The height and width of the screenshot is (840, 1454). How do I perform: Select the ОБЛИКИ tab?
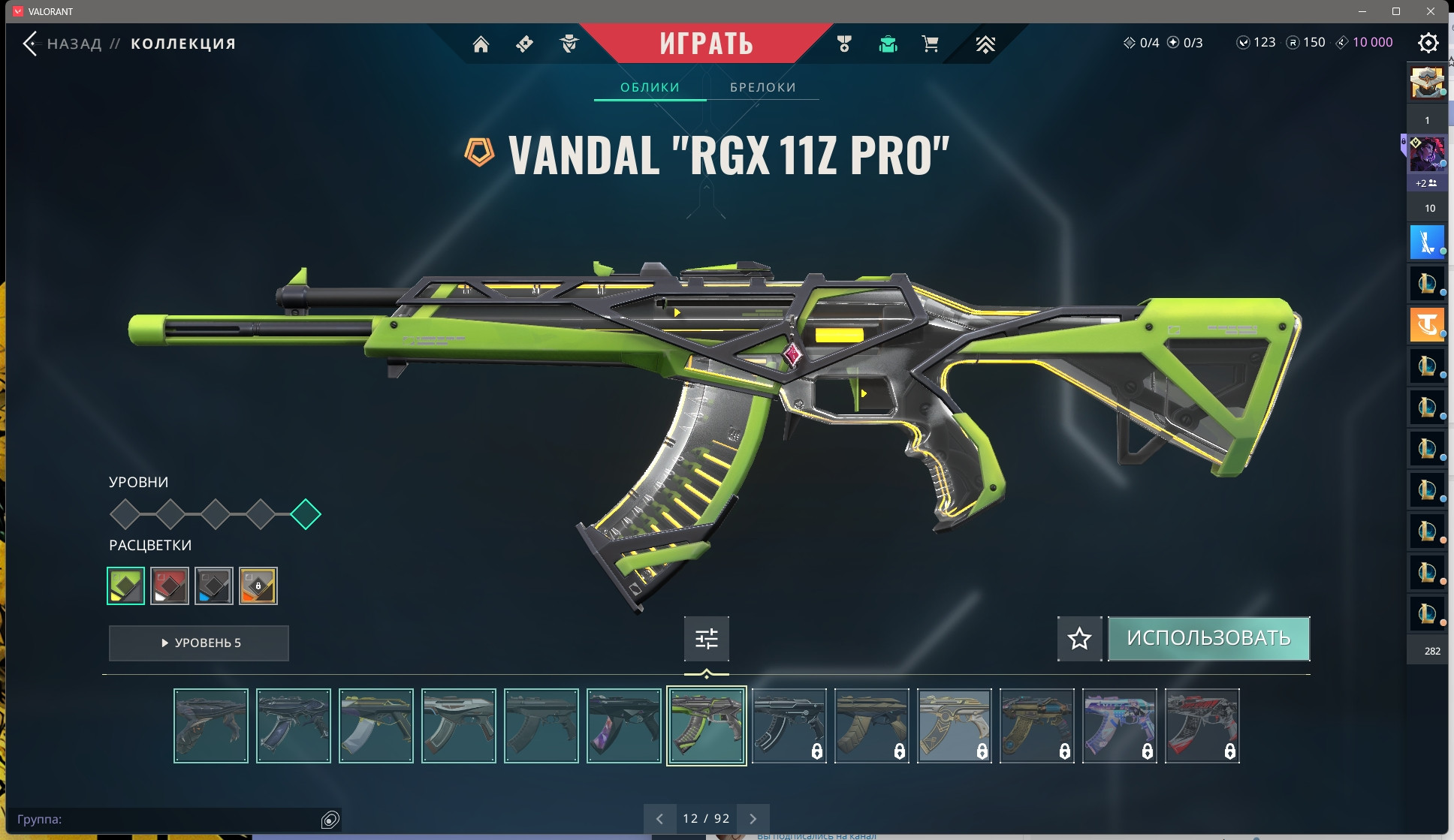pos(650,87)
